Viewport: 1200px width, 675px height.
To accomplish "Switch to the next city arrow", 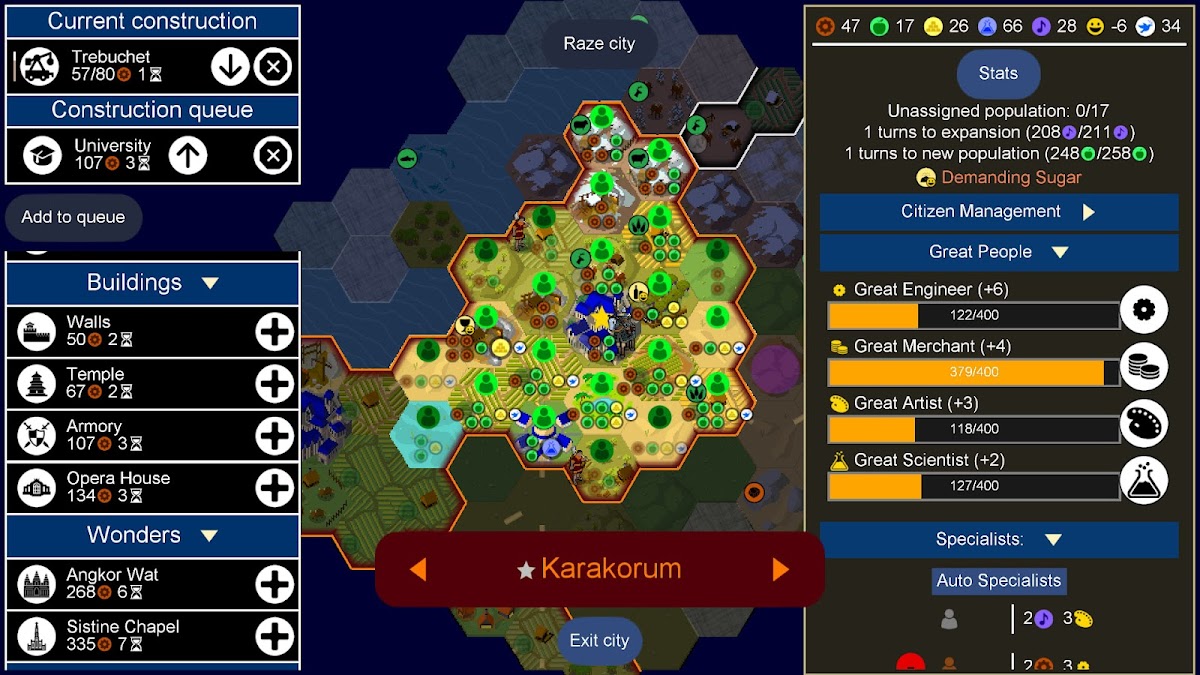I will tap(781, 570).
